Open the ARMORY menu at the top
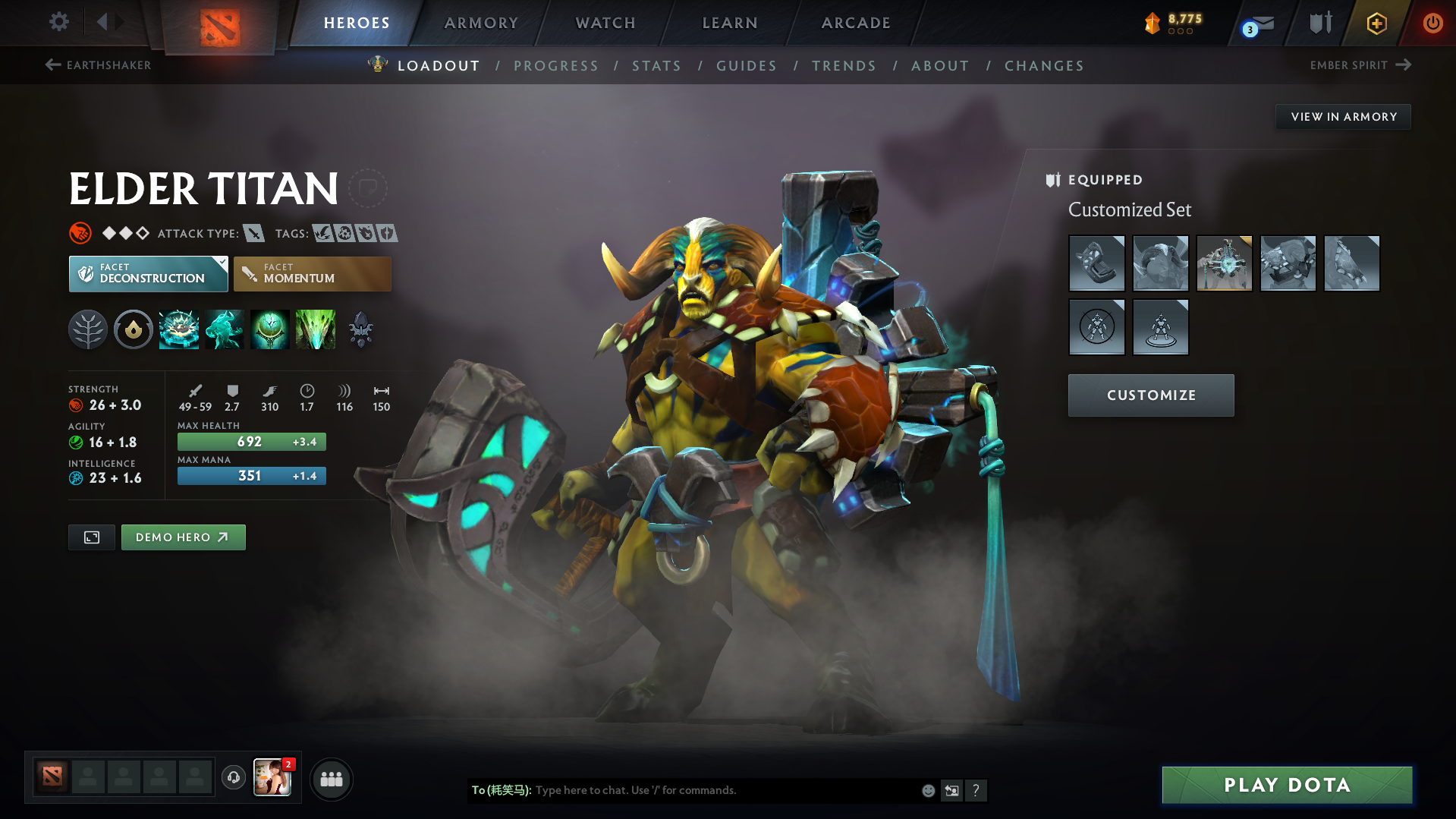This screenshot has height=819, width=1456. (x=481, y=23)
